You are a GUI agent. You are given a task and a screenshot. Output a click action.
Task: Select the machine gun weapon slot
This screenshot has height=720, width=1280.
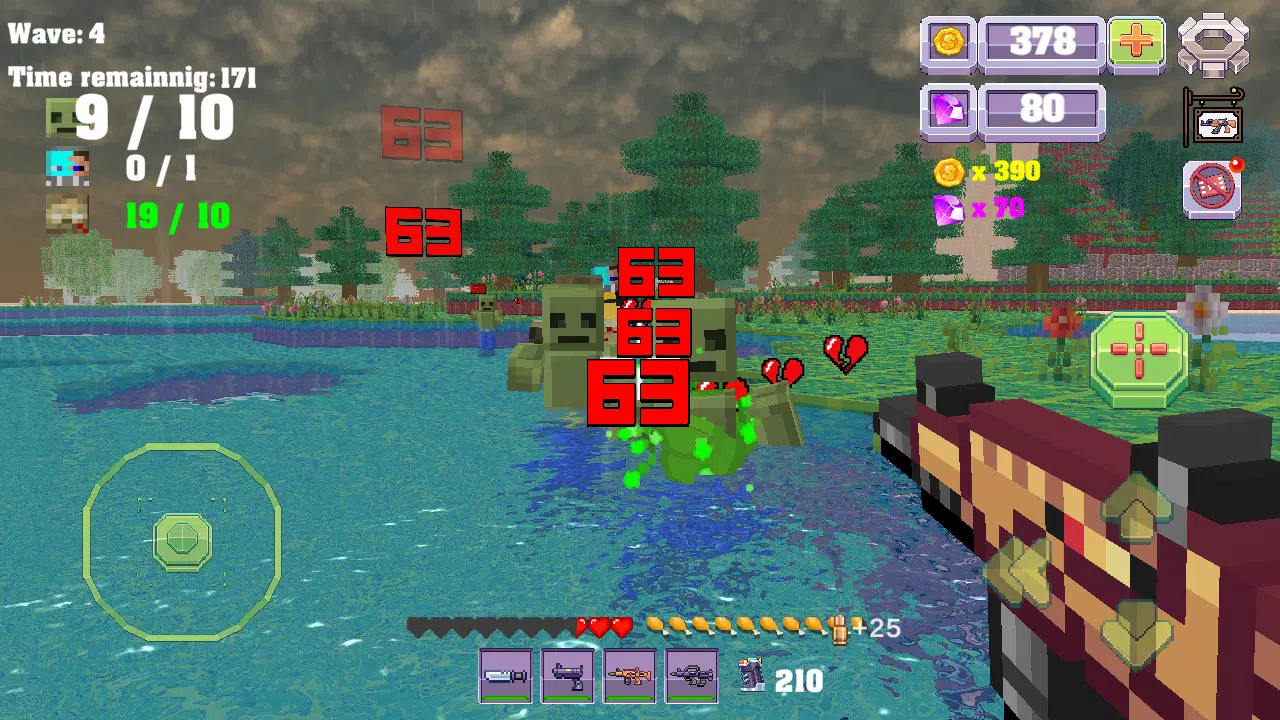coord(692,676)
